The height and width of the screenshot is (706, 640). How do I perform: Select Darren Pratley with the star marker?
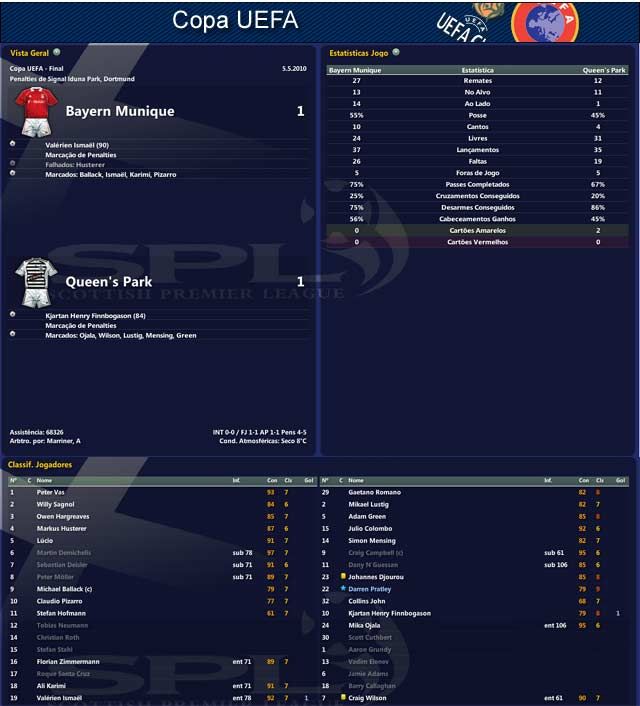tap(370, 589)
